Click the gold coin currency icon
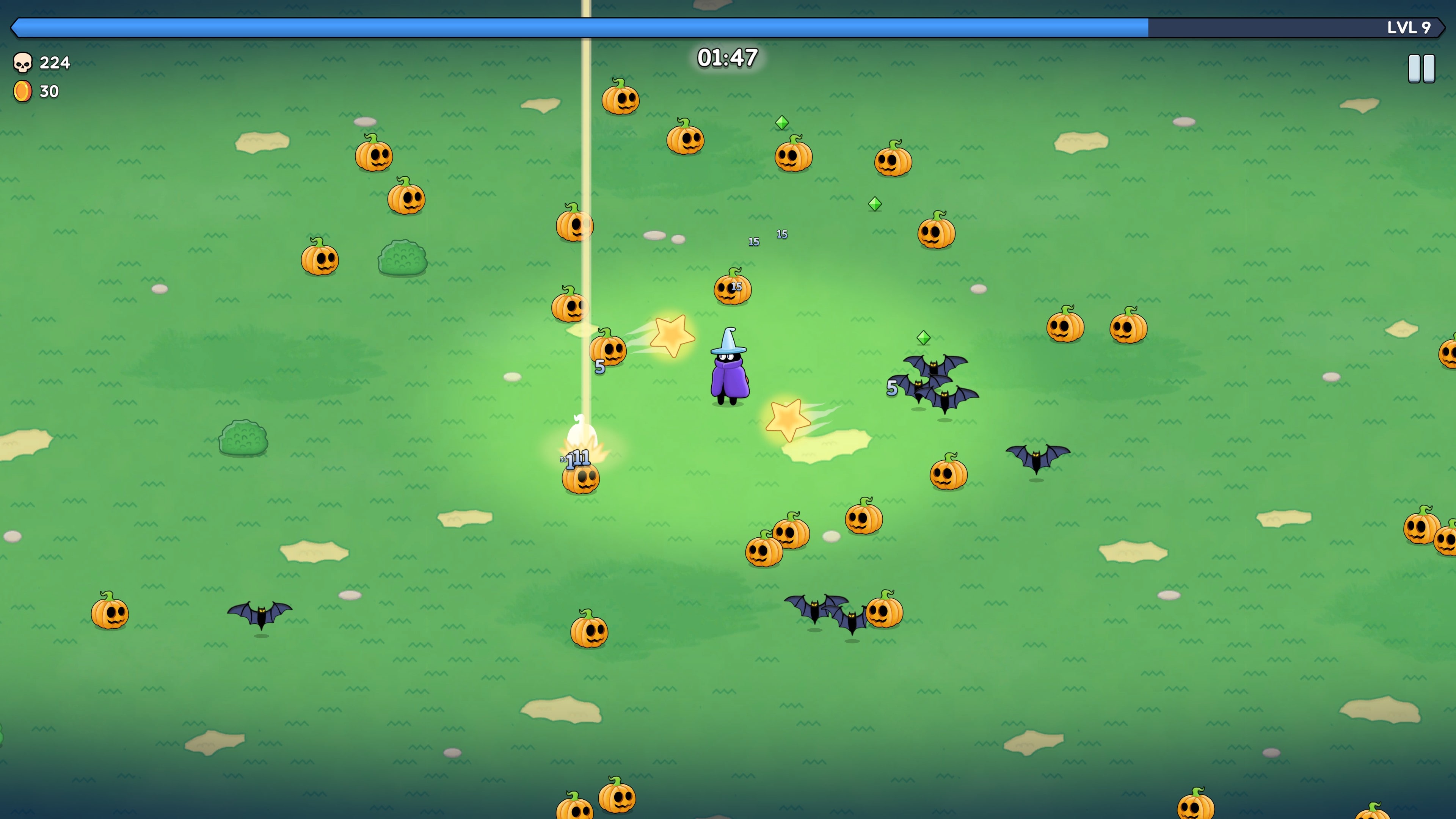The image size is (1456, 819). (x=23, y=91)
